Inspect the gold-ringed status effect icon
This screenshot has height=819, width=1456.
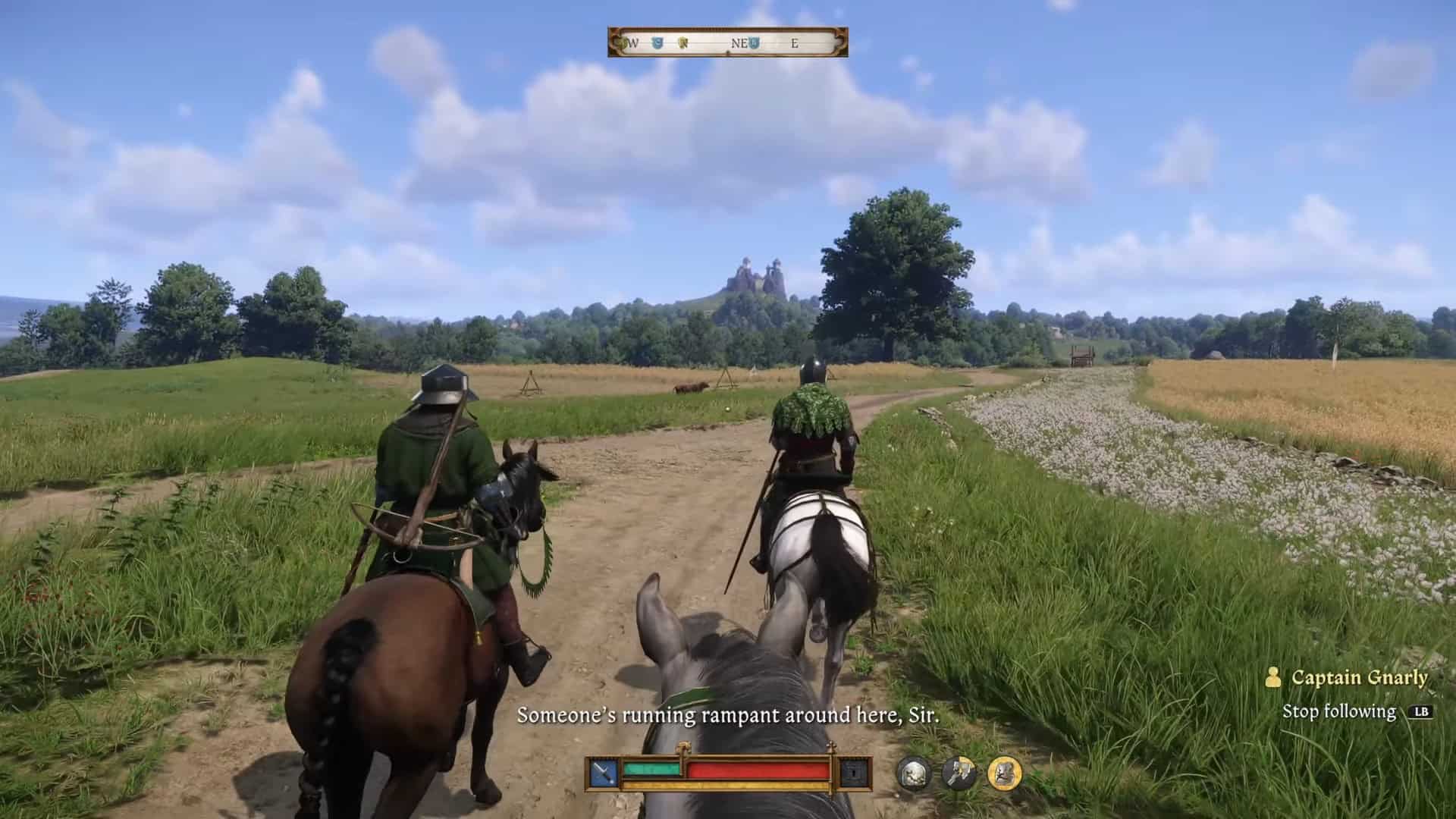(x=1005, y=773)
